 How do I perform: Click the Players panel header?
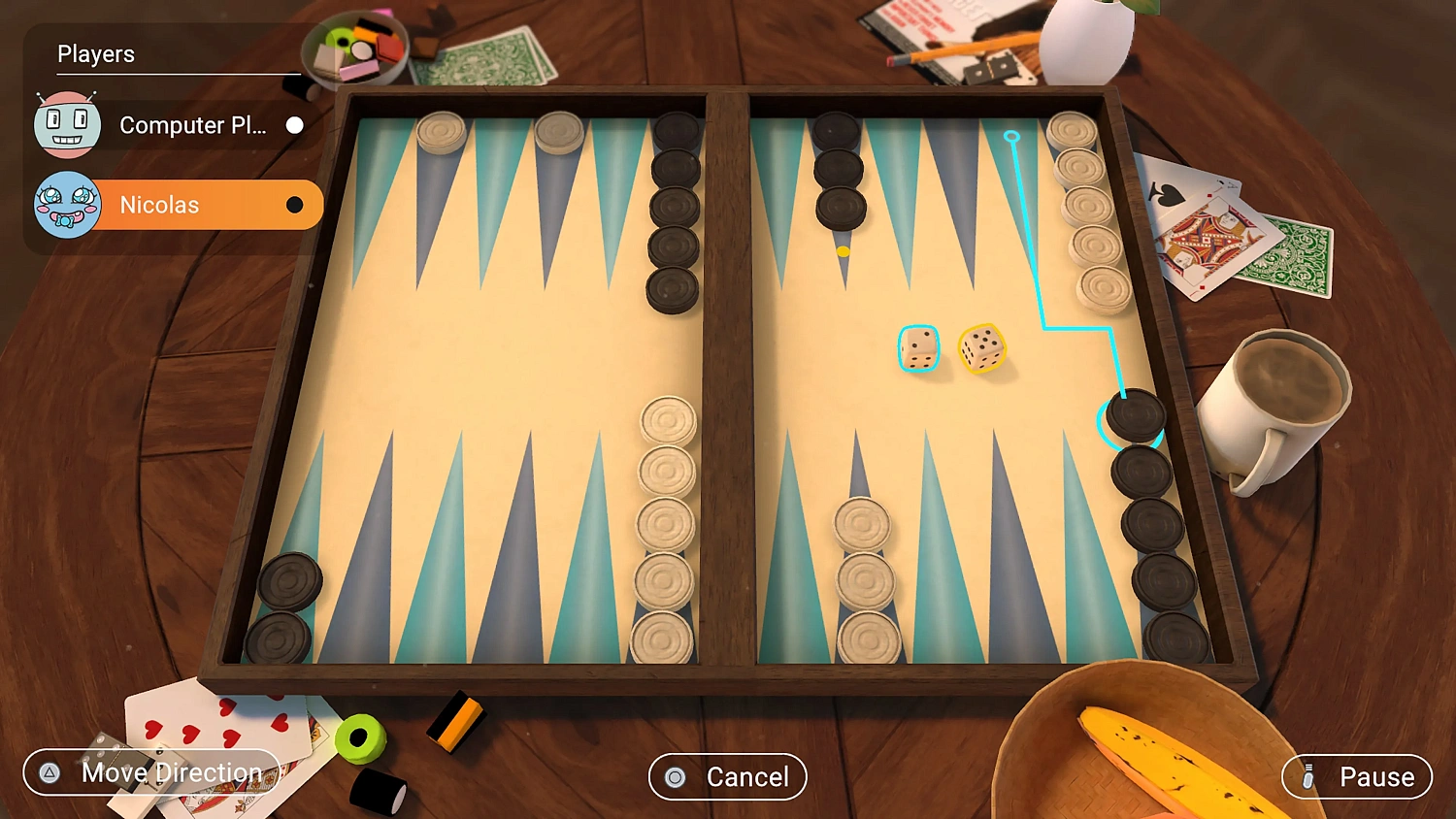coord(96,54)
